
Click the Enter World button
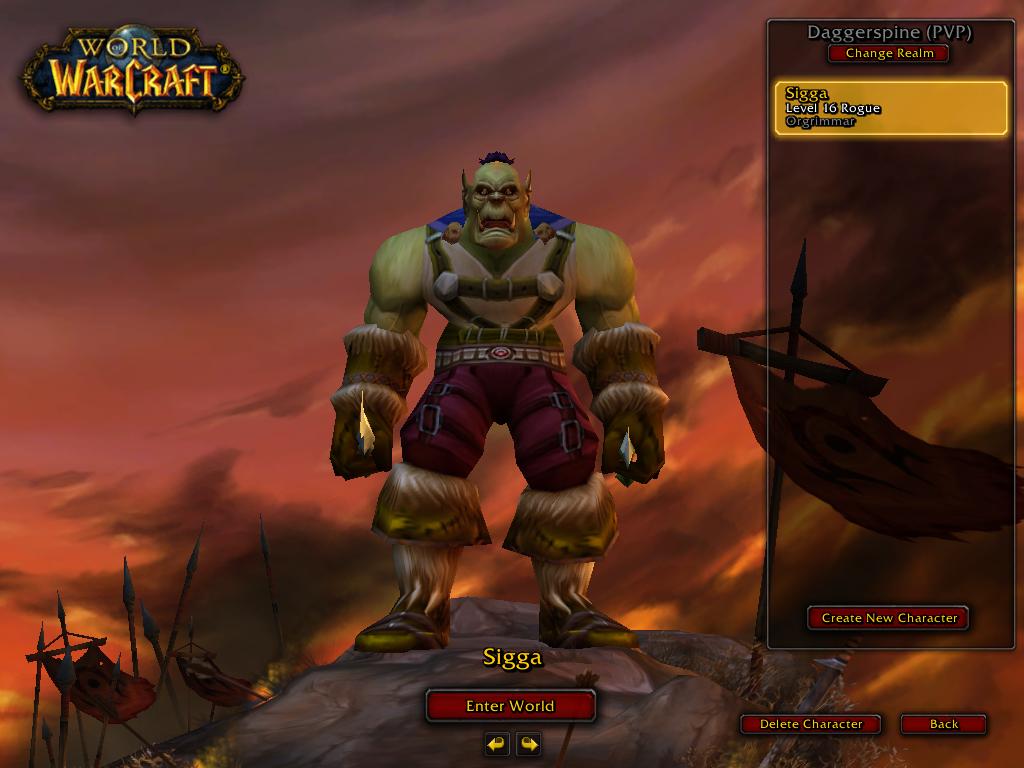point(510,706)
